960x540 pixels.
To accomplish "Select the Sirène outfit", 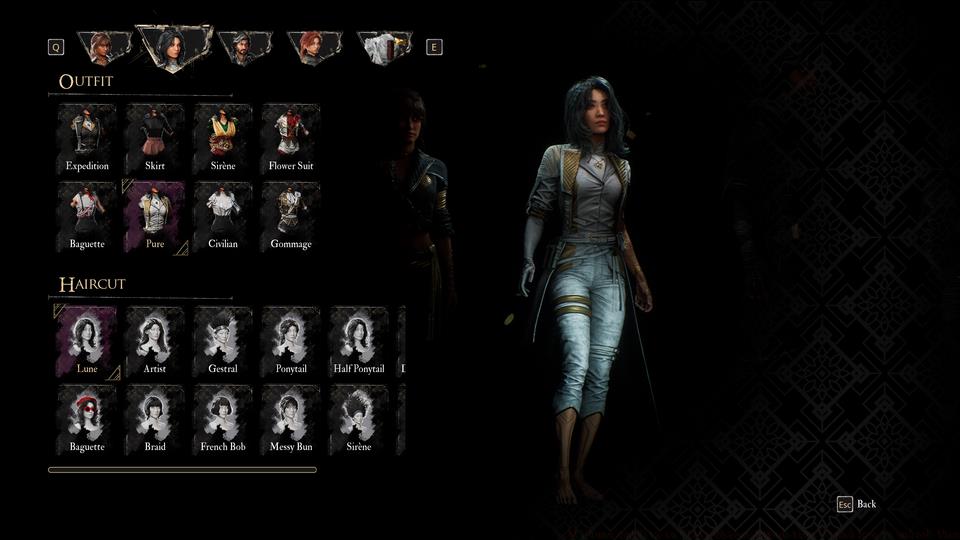I will click(x=223, y=138).
